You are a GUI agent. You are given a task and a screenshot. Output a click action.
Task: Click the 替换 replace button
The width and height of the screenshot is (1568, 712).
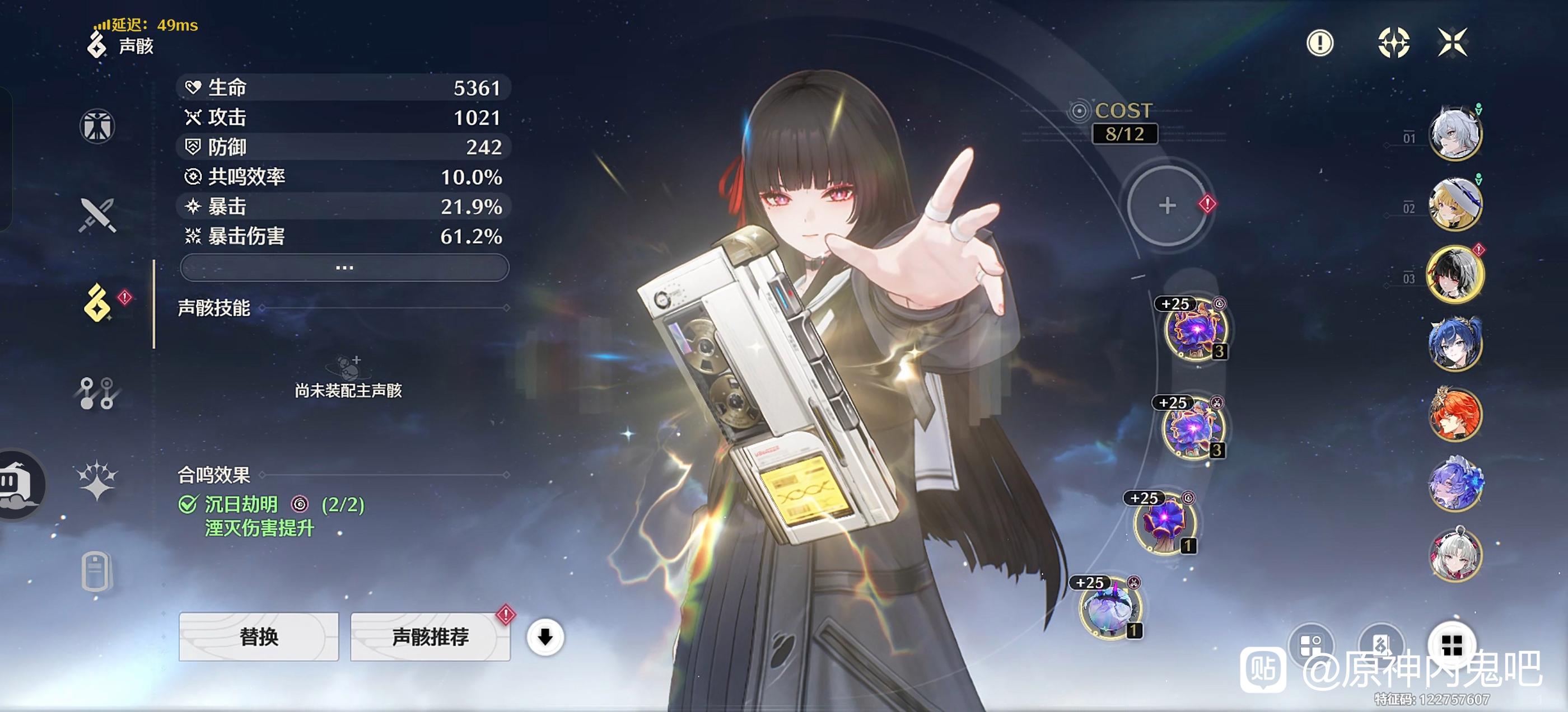click(x=259, y=636)
